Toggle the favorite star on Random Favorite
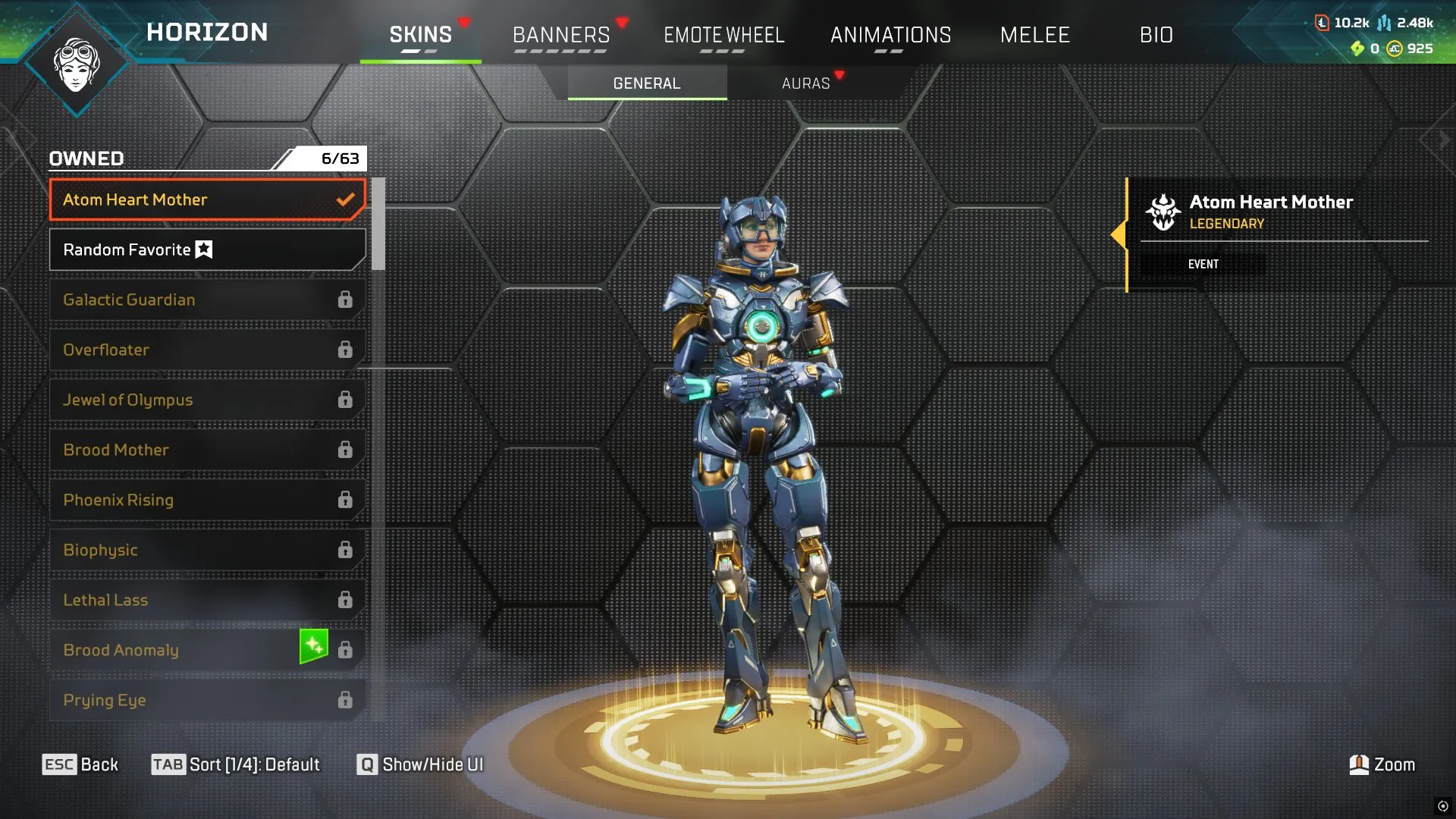 coord(202,249)
